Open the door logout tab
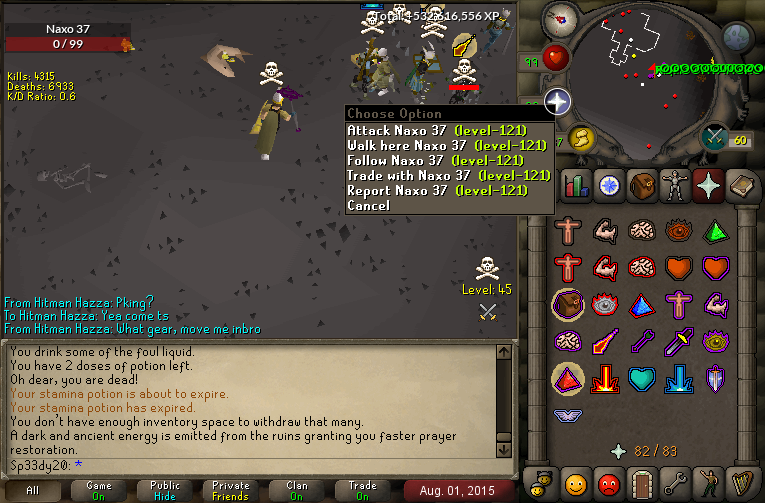 [642, 482]
